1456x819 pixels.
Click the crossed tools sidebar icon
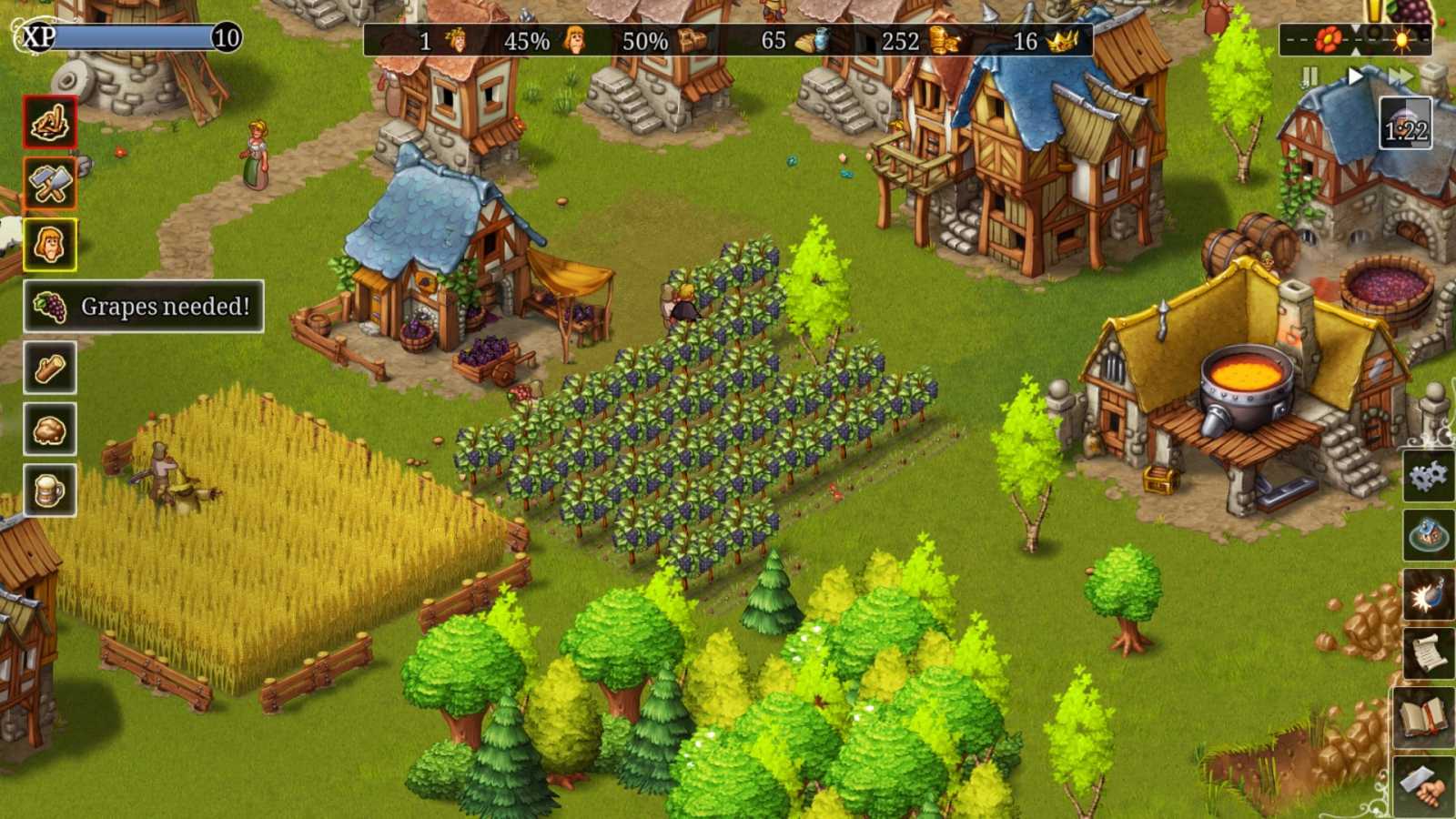point(49,185)
